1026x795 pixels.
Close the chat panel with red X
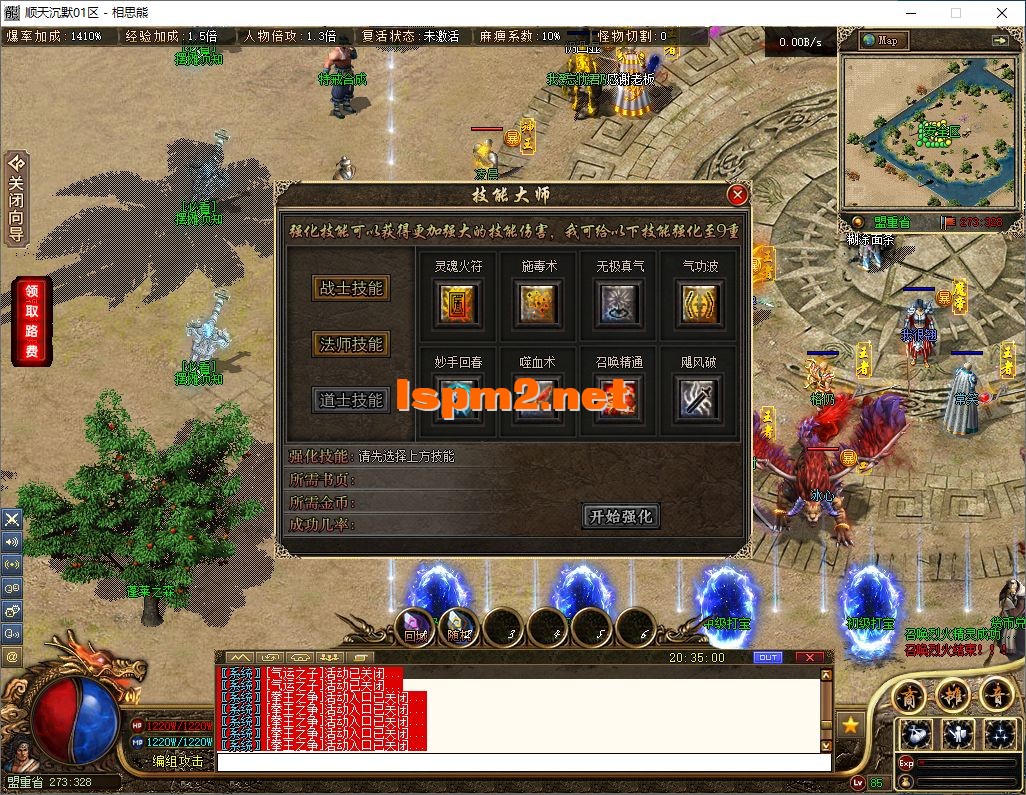coord(809,657)
